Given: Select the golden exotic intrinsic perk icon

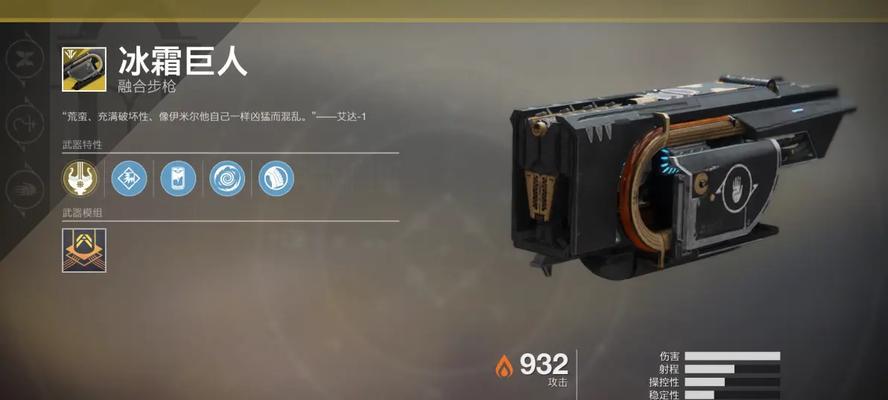Looking at the screenshot, I should [80, 178].
